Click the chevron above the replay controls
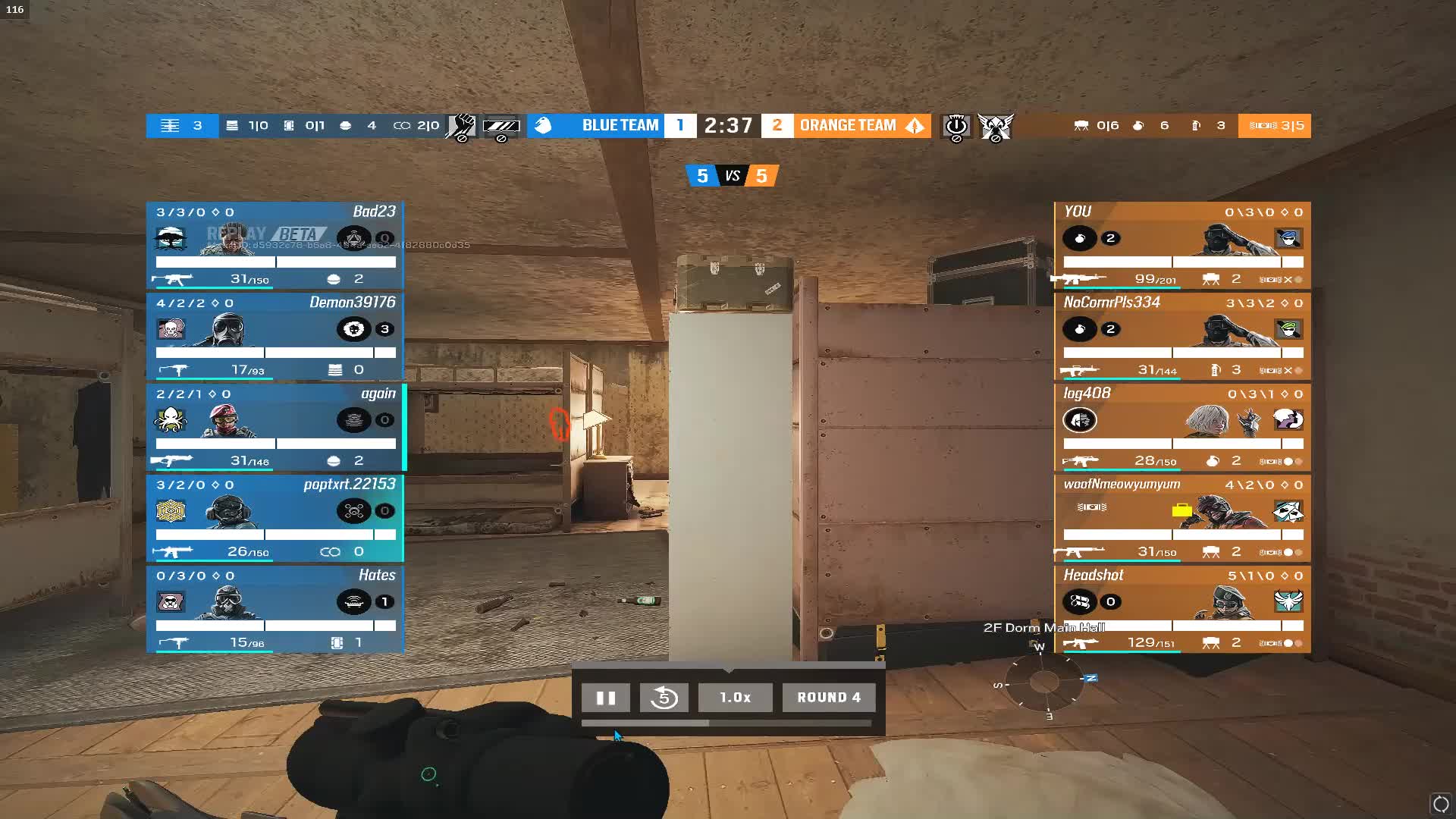Screen dimensions: 1456x819 coord(728,670)
